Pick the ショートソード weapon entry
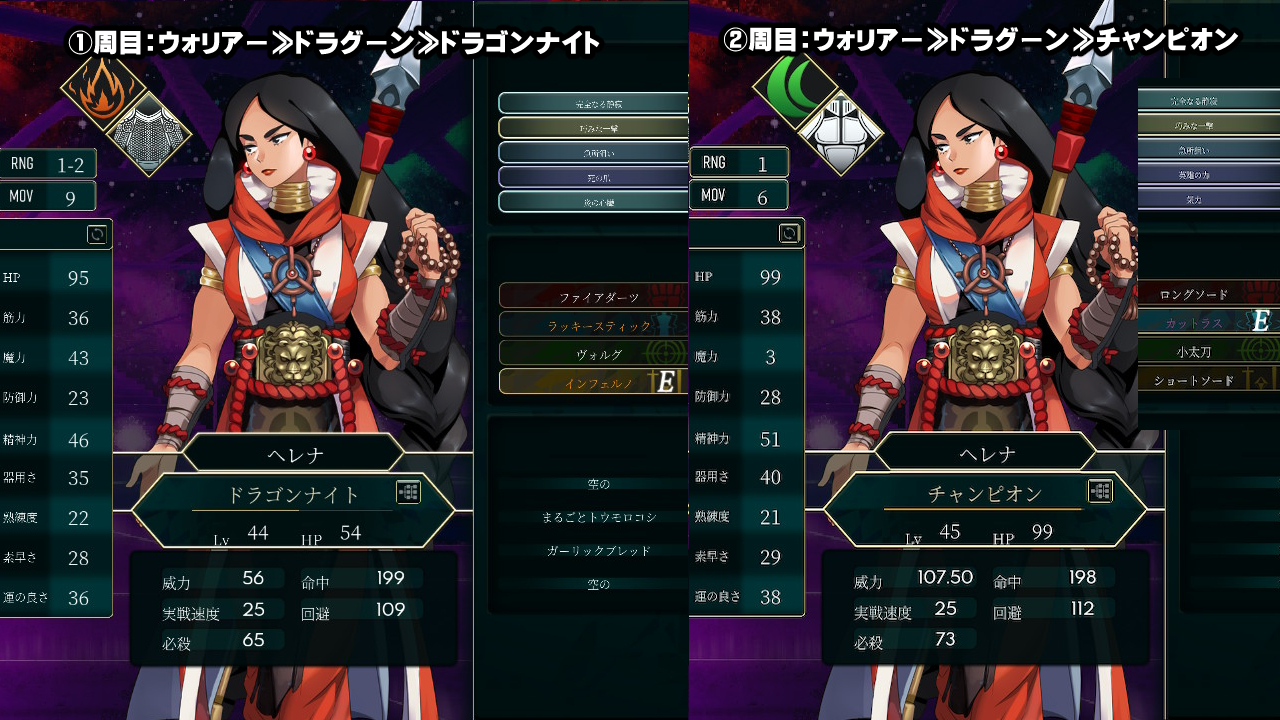Viewport: 1280px width, 720px height. (x=1193, y=380)
